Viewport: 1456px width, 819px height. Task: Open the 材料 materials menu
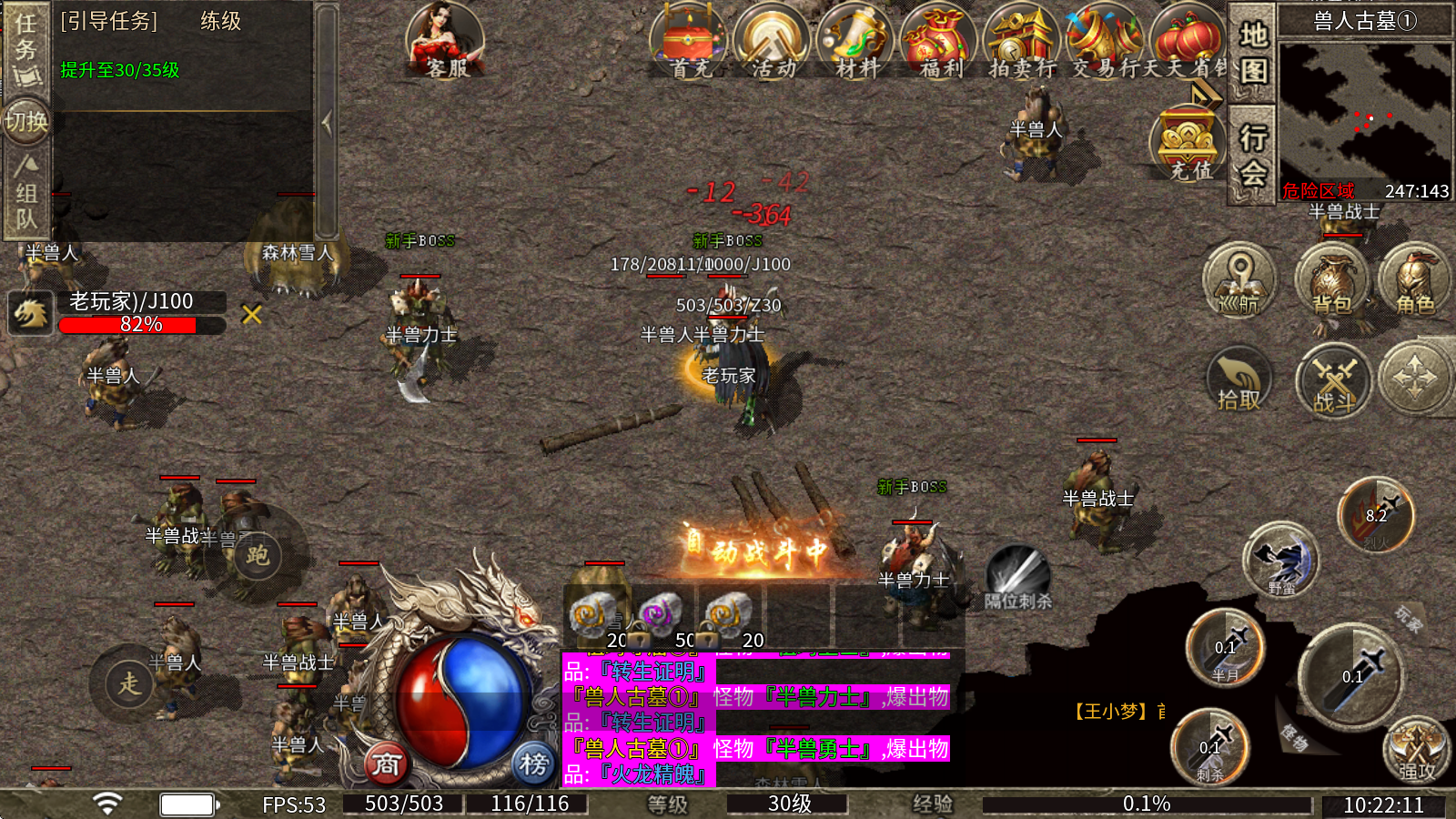tap(856, 42)
